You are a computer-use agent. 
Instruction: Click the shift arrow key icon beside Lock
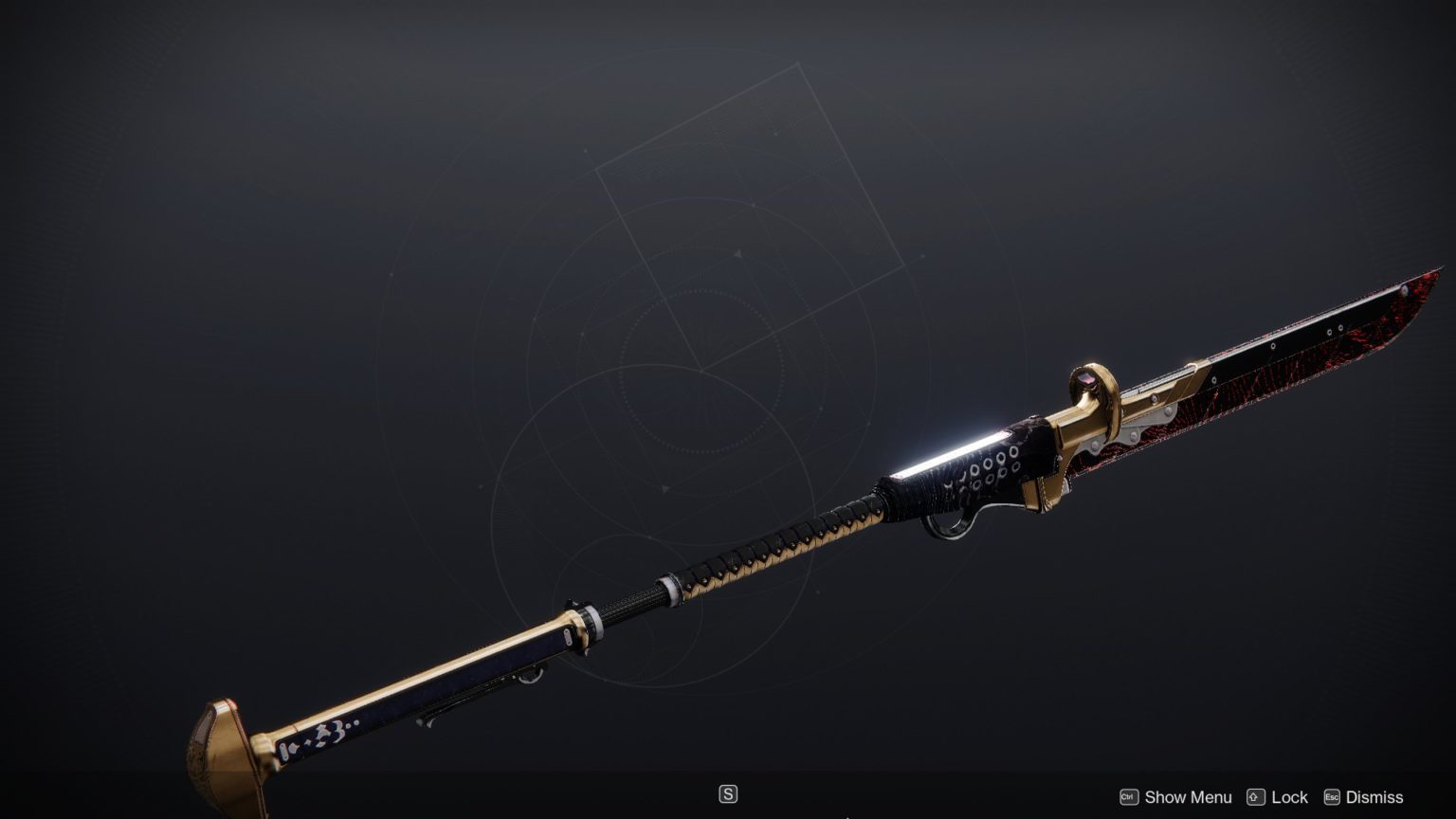coord(1256,797)
